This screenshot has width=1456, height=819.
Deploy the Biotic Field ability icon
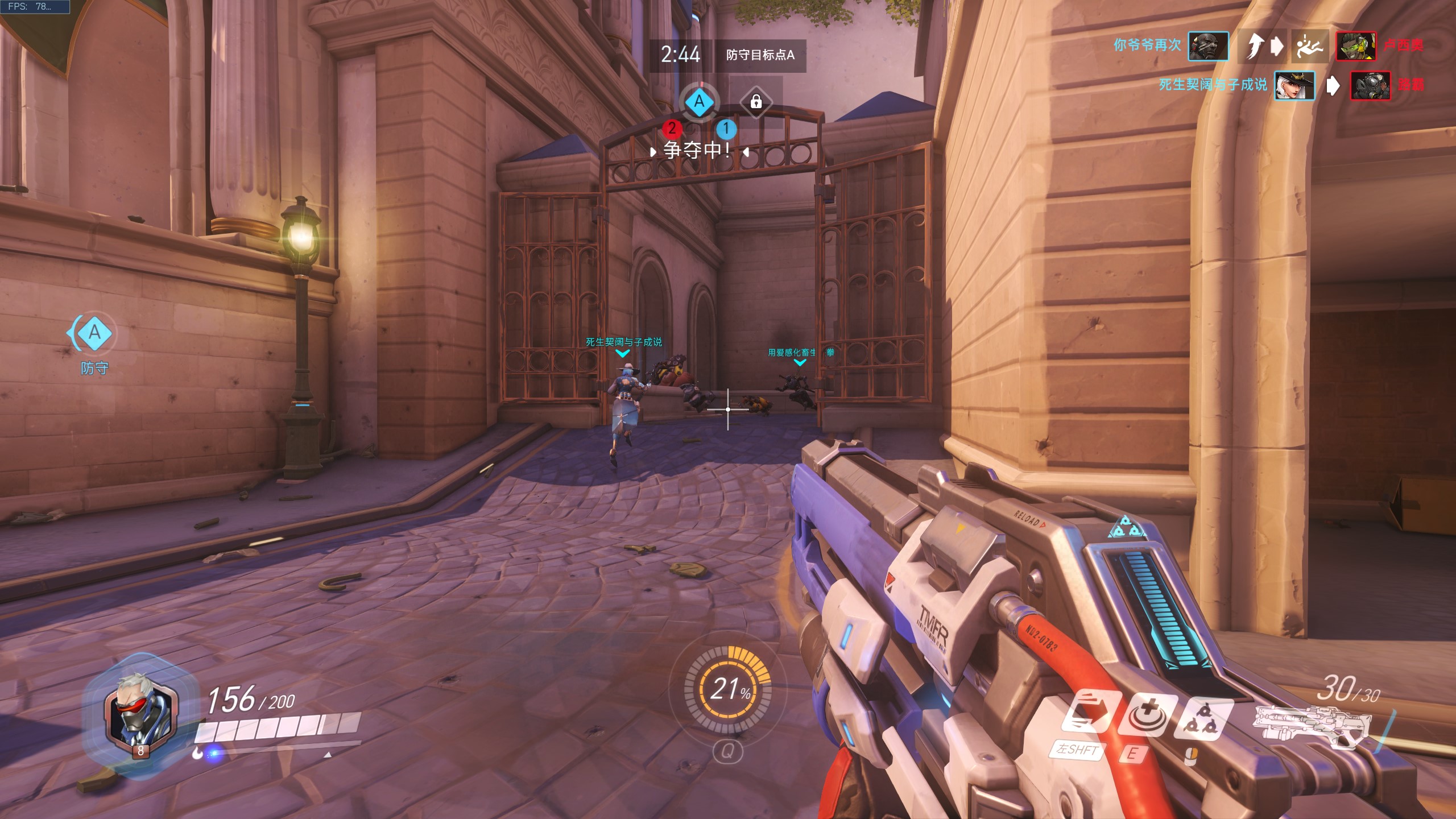coord(1145,714)
